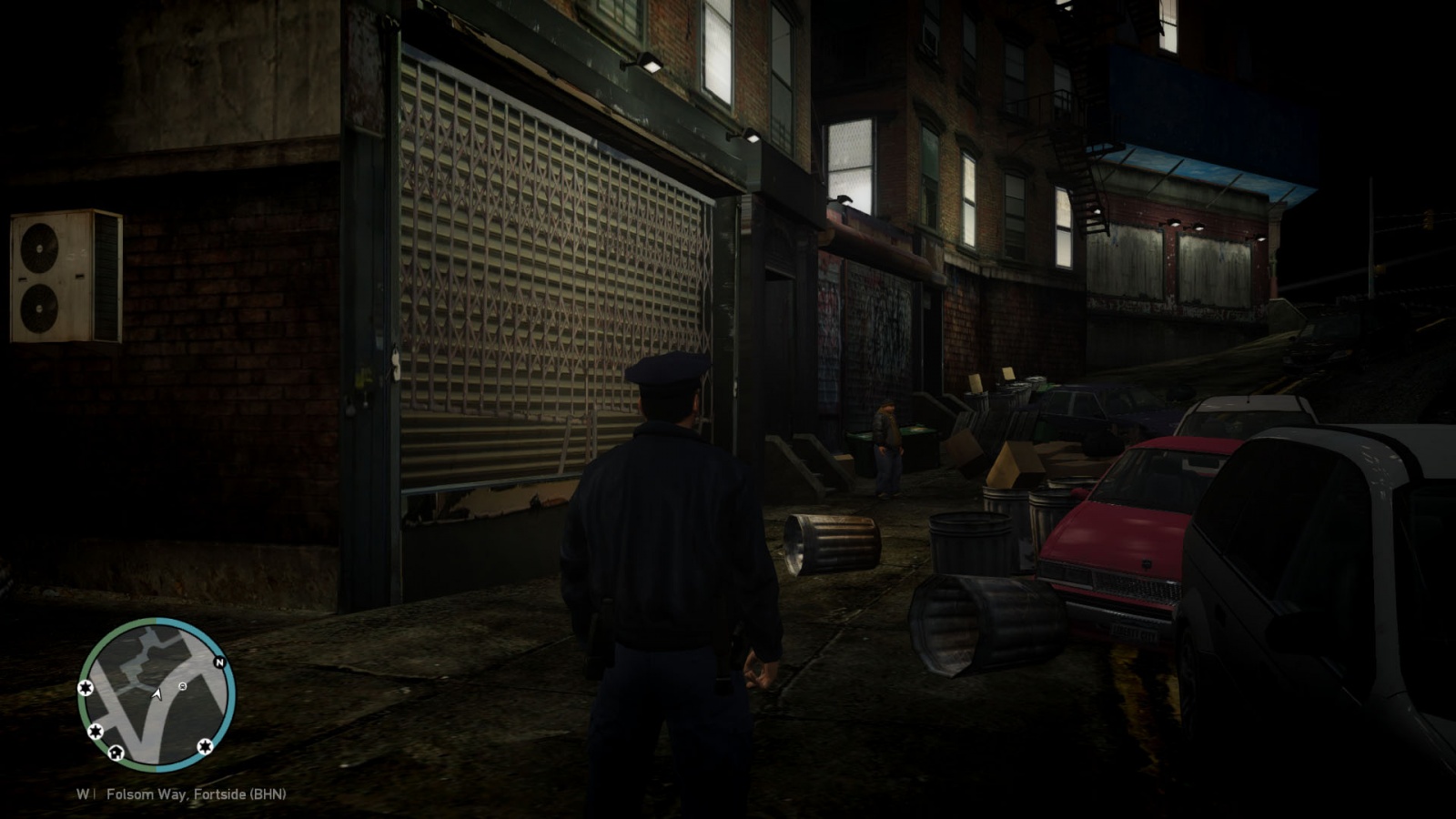Select the north 'N' compass marker
The height and width of the screenshot is (819, 1456).
click(x=219, y=662)
